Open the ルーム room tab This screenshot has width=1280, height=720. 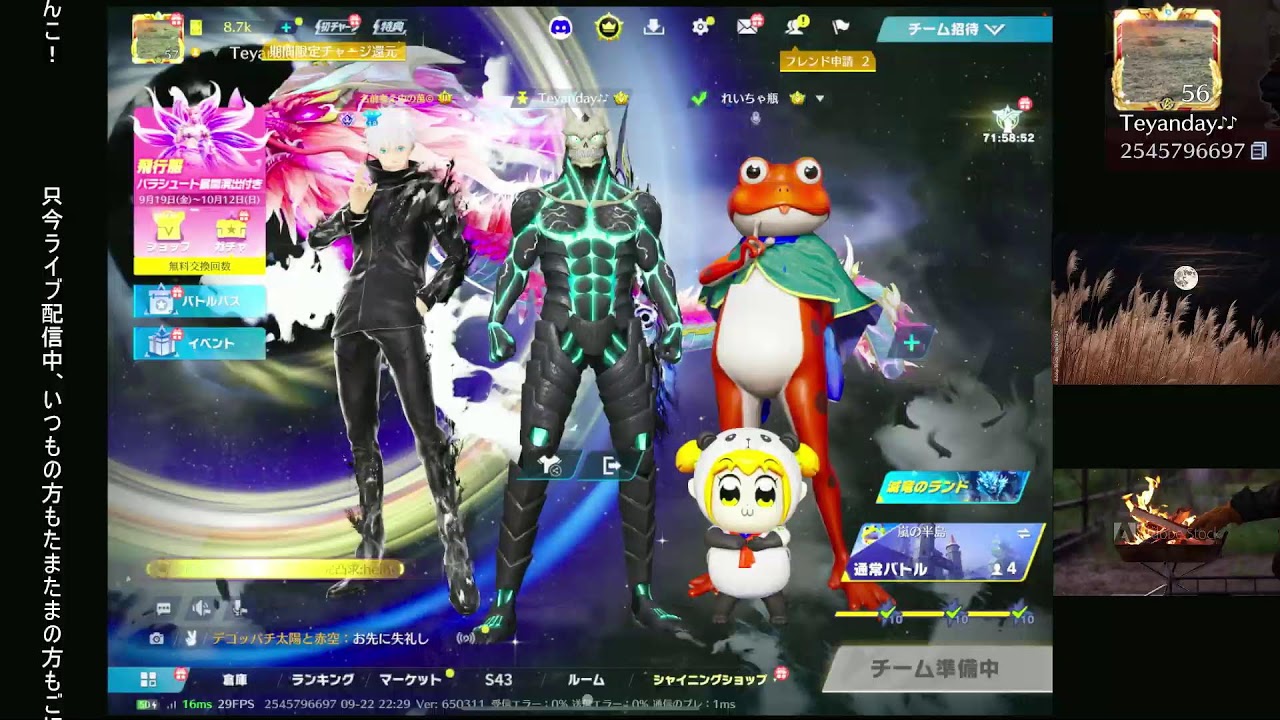coord(586,680)
